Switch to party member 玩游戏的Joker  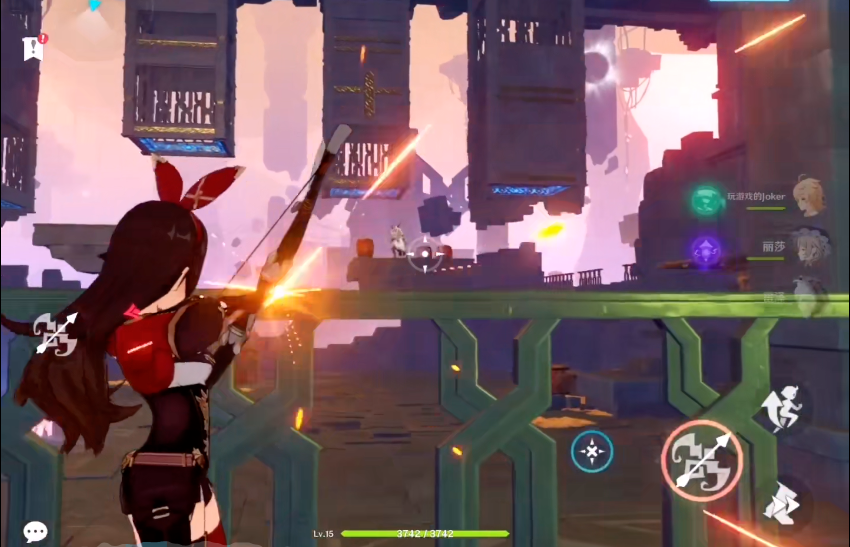pos(808,195)
